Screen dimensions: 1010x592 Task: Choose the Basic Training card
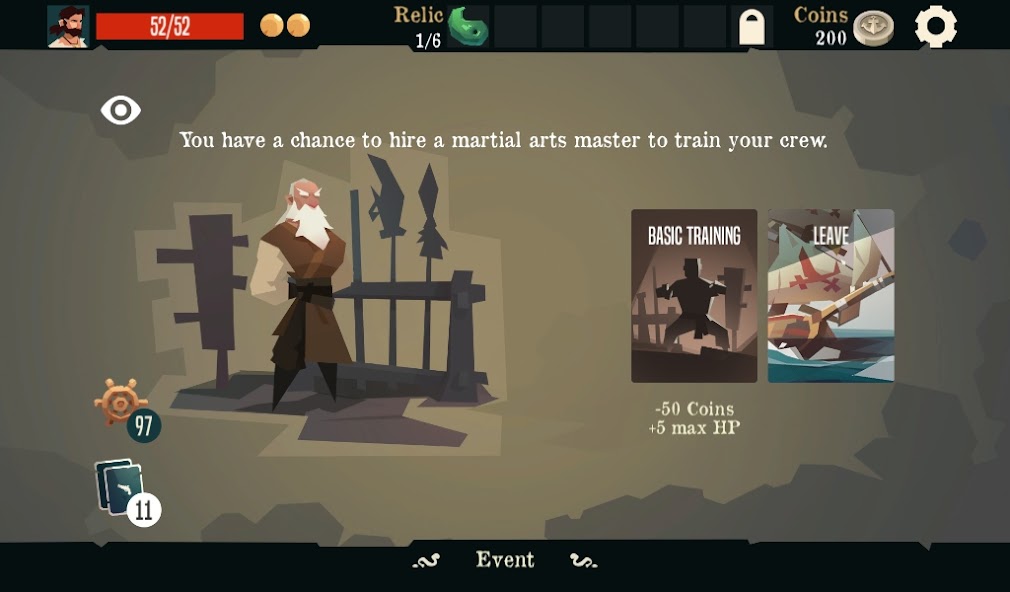[694, 296]
